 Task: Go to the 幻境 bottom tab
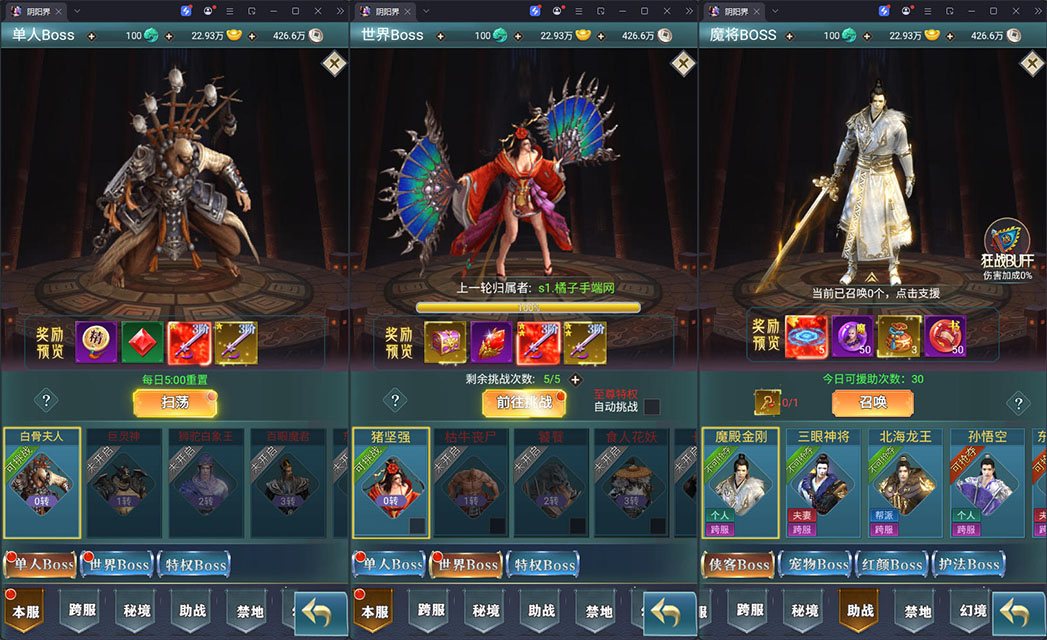[972, 610]
